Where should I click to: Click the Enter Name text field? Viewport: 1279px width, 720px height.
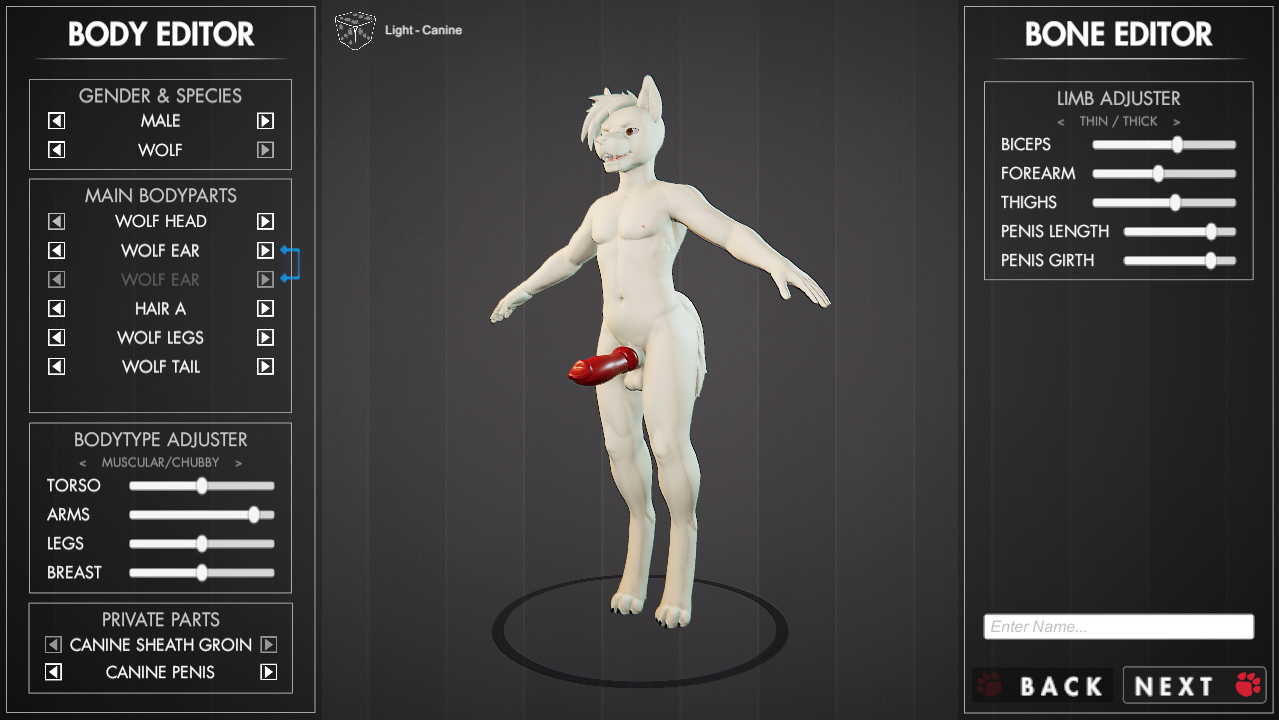point(1118,627)
